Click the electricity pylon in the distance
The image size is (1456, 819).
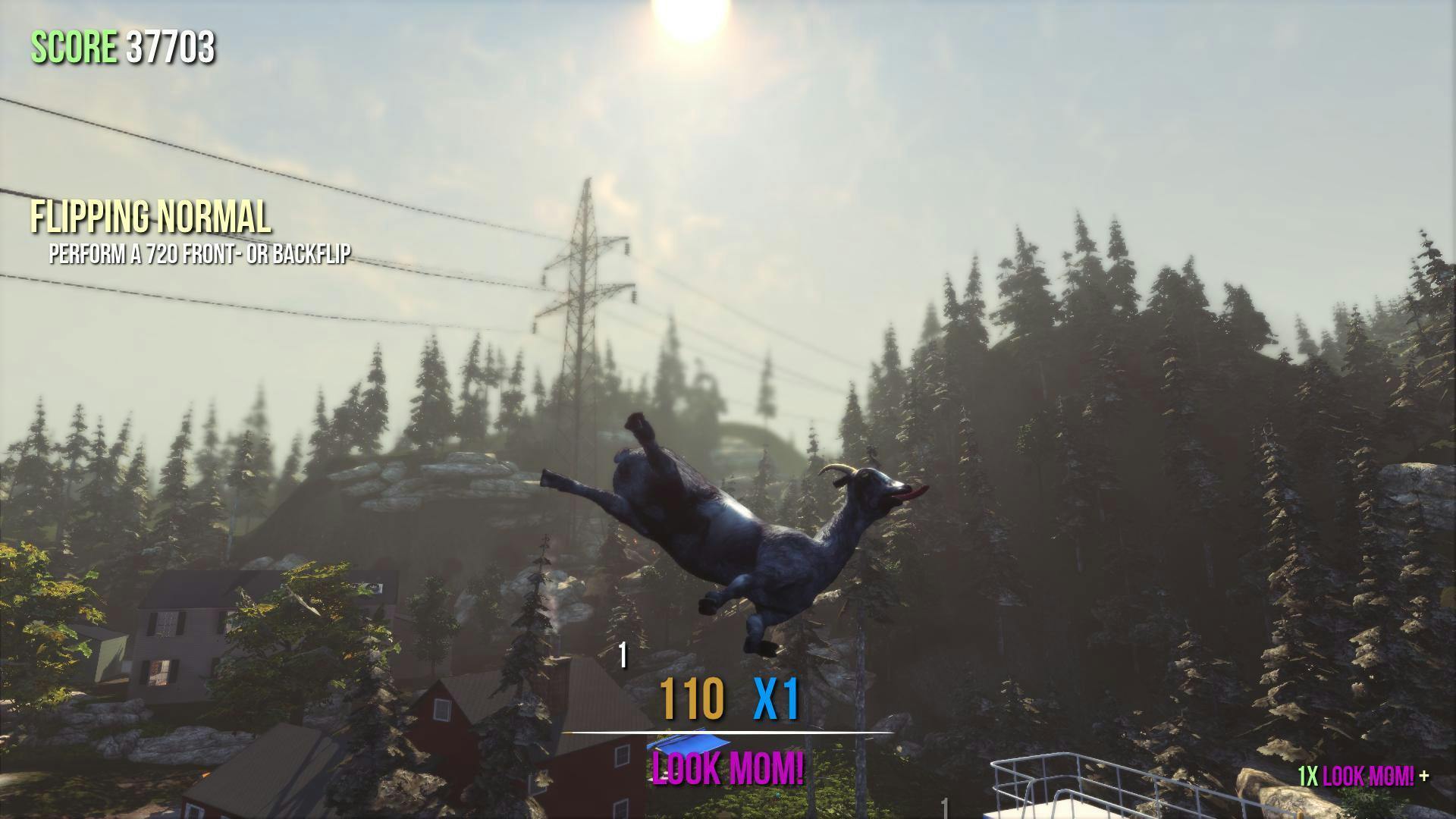pos(586,303)
